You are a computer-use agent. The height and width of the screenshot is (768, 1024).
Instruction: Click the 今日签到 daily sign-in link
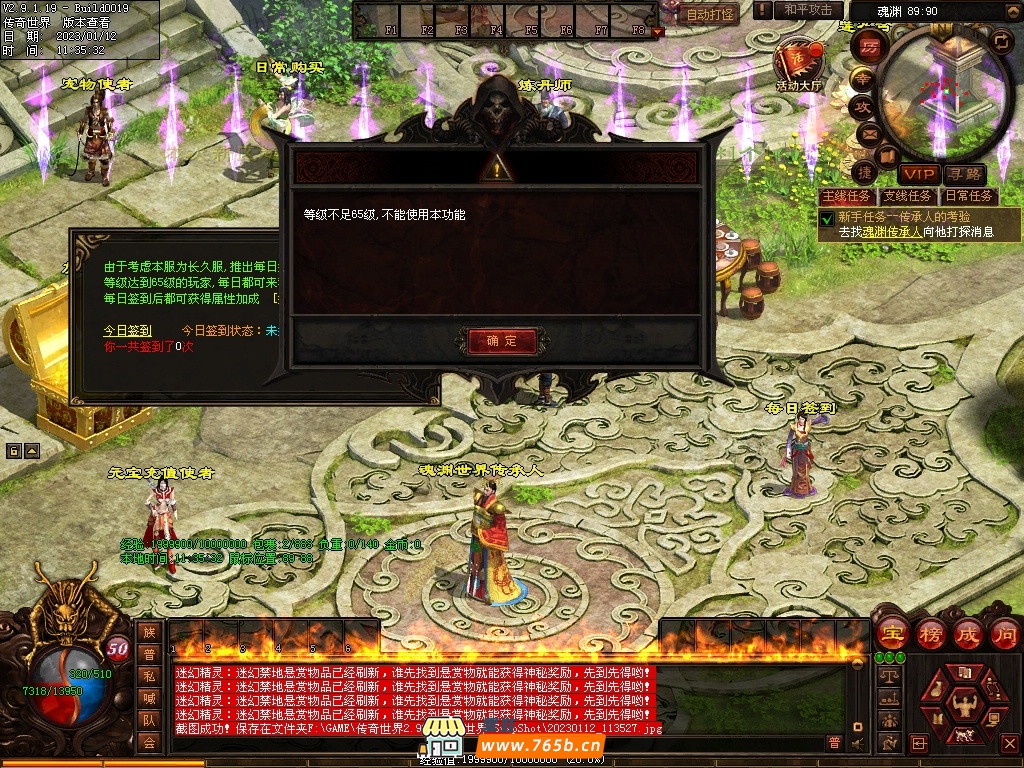tap(128, 330)
